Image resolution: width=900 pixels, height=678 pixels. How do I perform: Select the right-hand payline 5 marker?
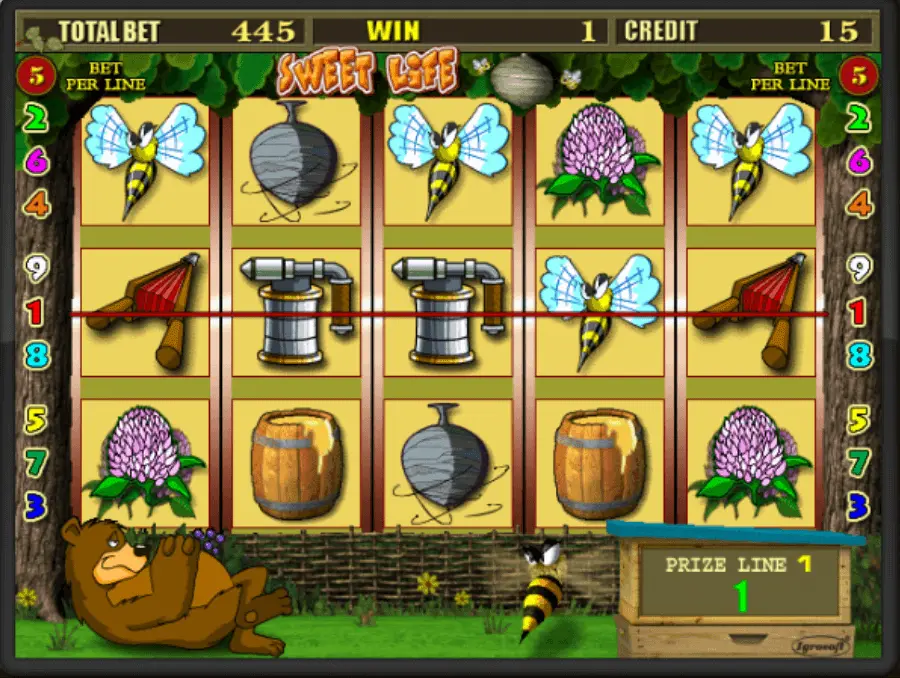860,420
